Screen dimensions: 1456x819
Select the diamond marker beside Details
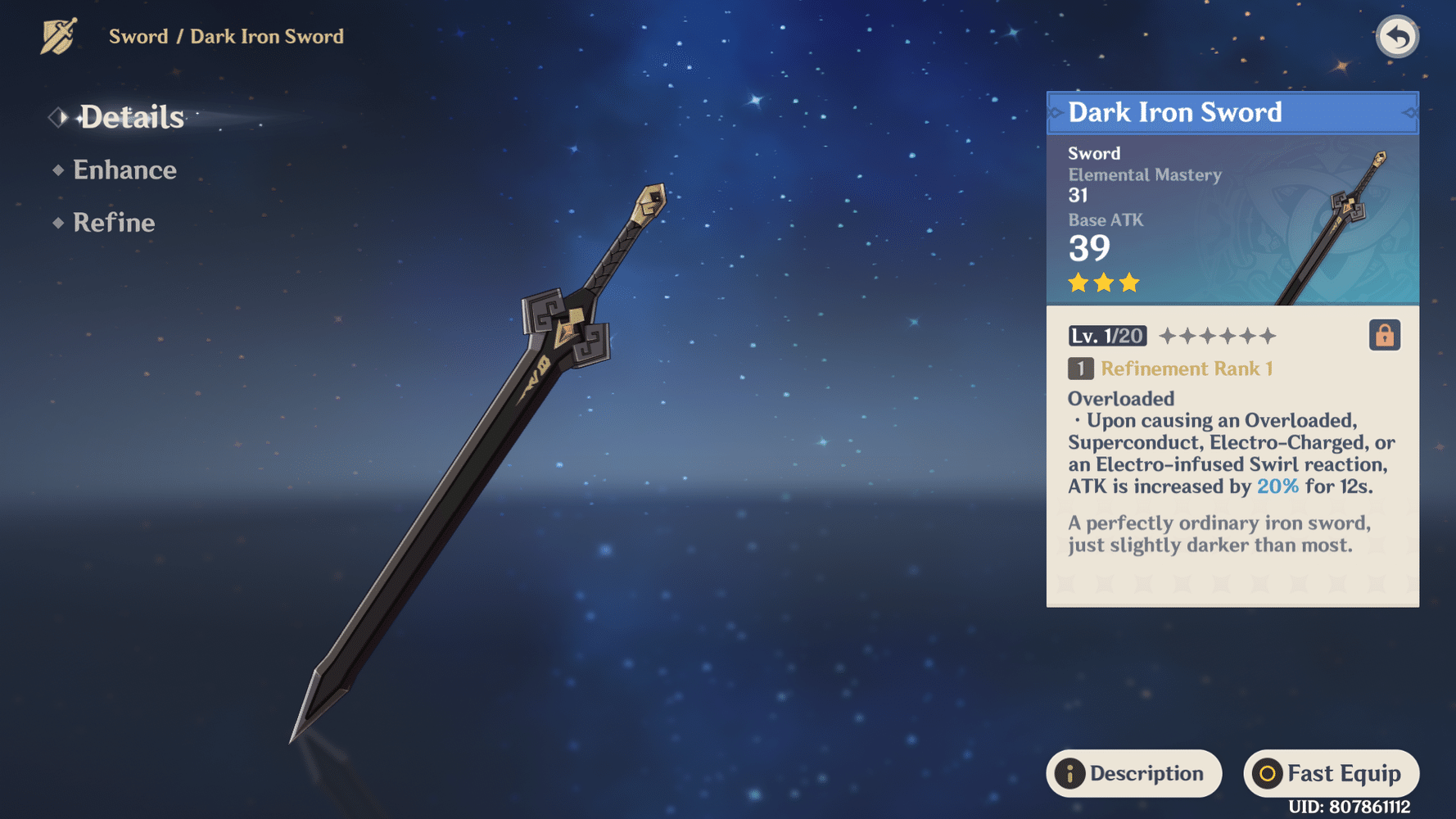[57, 117]
